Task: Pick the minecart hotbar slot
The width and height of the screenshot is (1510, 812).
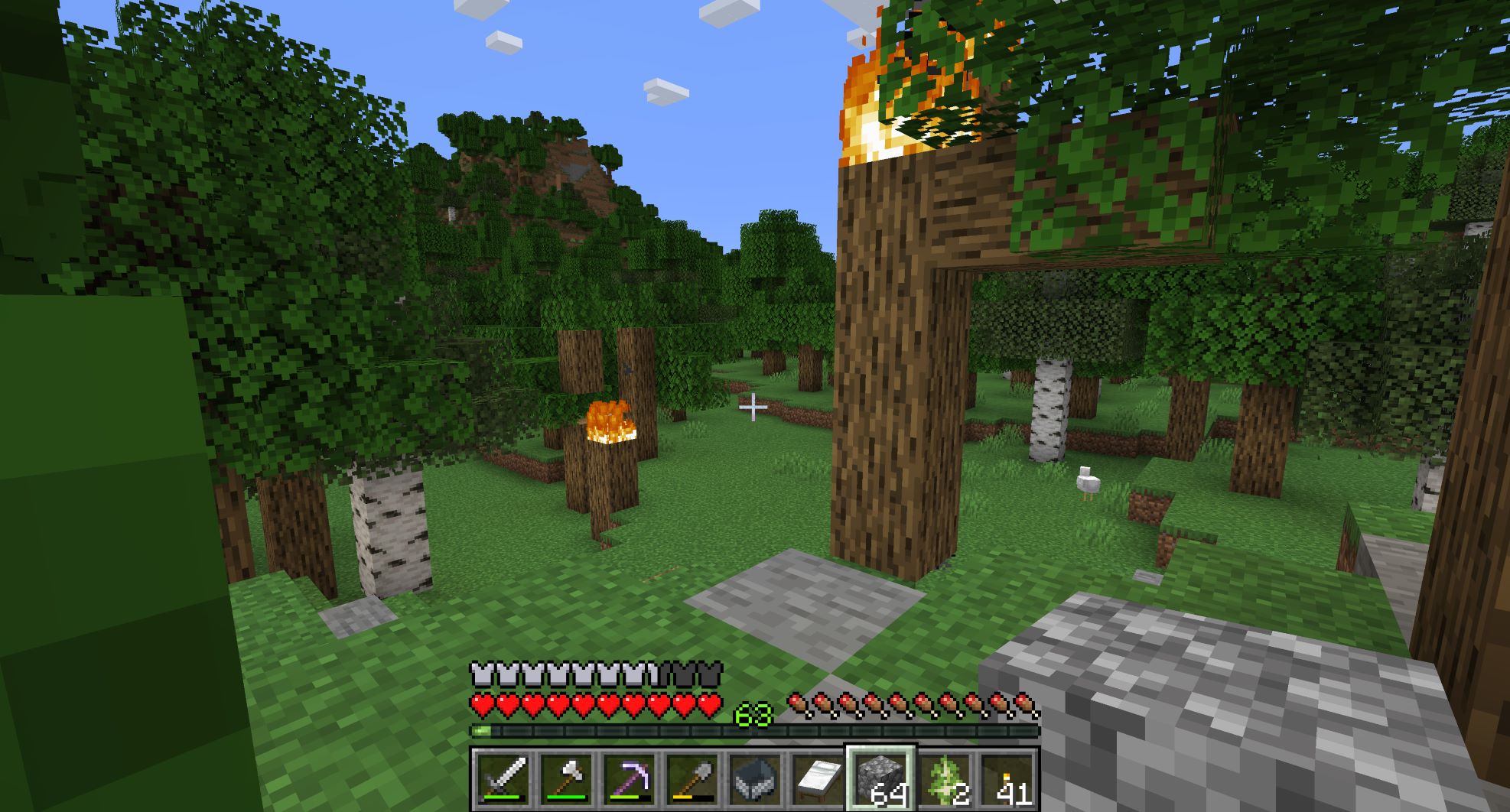Action: click(755, 779)
